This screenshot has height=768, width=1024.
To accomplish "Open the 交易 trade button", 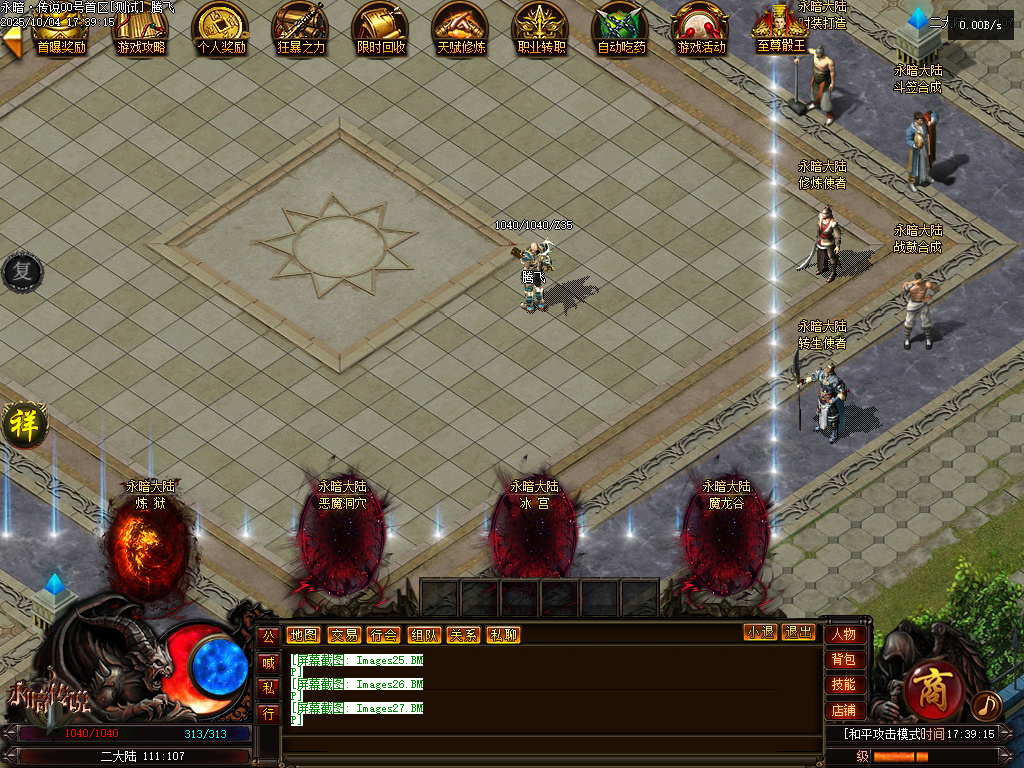I will [x=344, y=634].
